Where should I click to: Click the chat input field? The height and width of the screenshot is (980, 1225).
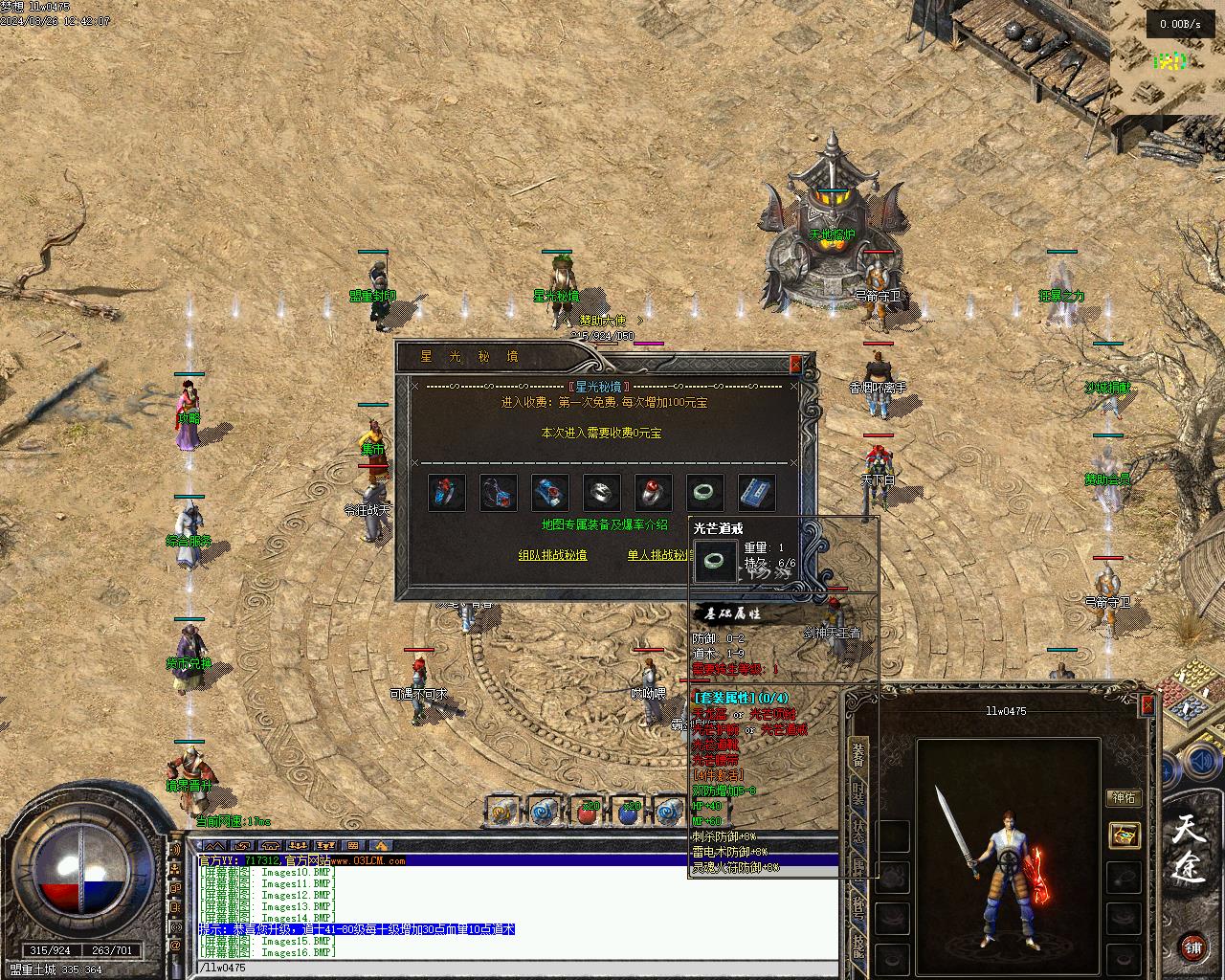(517, 968)
